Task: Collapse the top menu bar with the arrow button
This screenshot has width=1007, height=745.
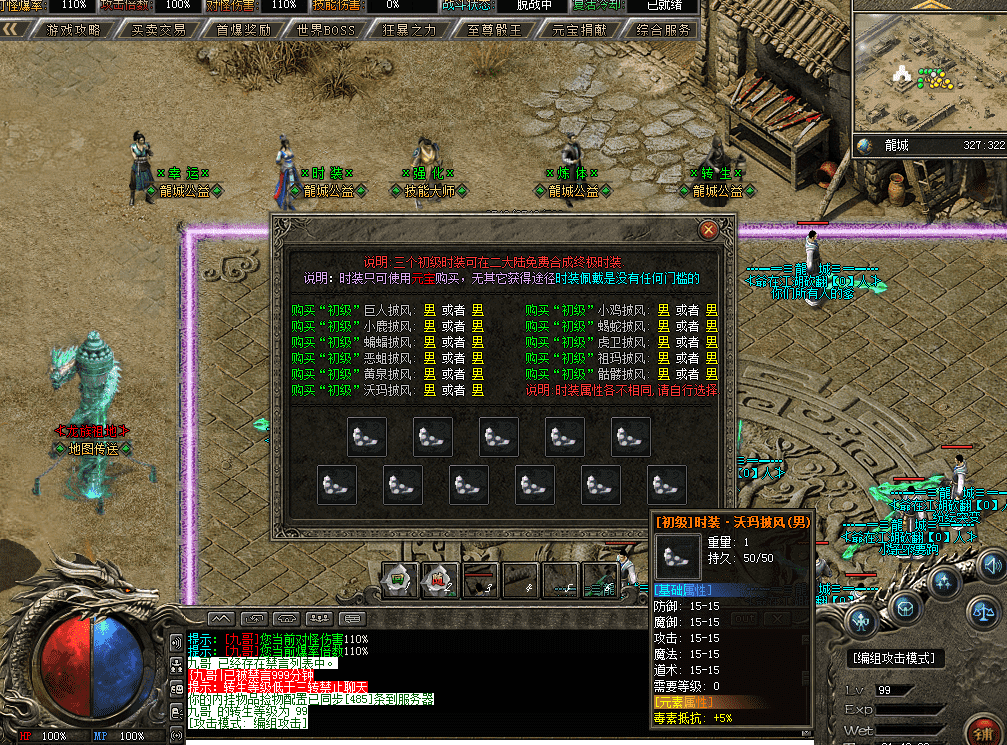Action: [16, 30]
